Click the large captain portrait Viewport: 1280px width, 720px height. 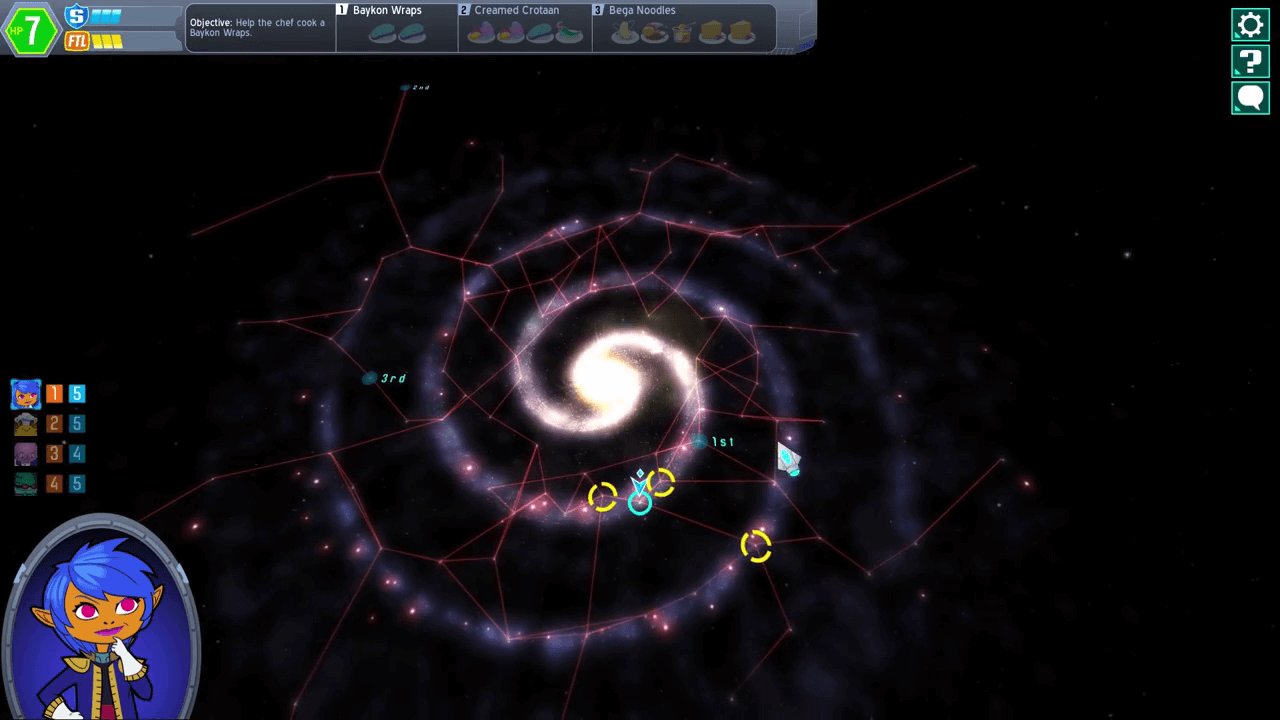(x=101, y=620)
